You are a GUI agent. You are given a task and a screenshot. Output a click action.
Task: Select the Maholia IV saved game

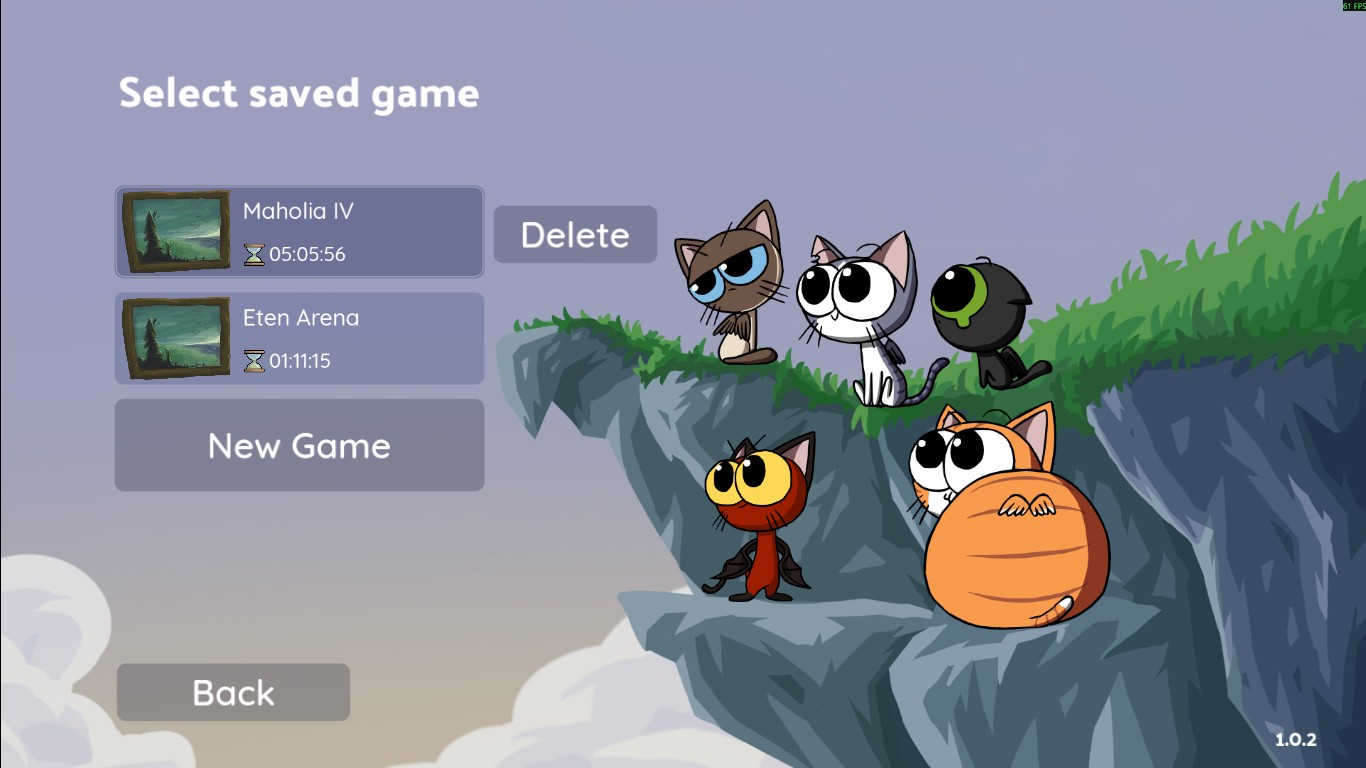[299, 232]
